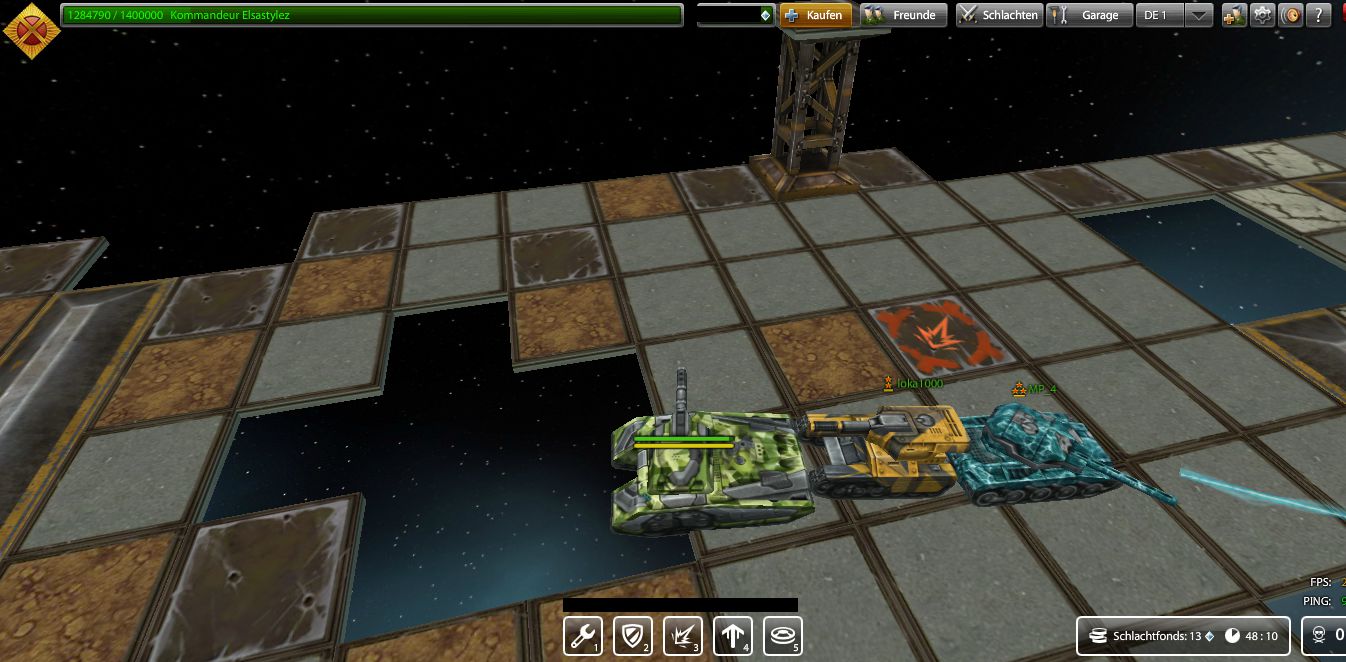The height and width of the screenshot is (662, 1346).
Task: Go to the Garage
Action: [x=1089, y=15]
